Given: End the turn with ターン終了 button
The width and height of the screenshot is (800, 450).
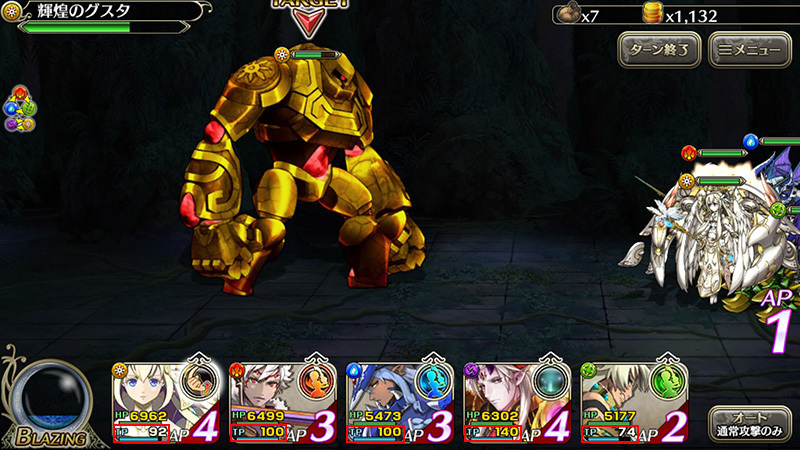Looking at the screenshot, I should 657,48.
